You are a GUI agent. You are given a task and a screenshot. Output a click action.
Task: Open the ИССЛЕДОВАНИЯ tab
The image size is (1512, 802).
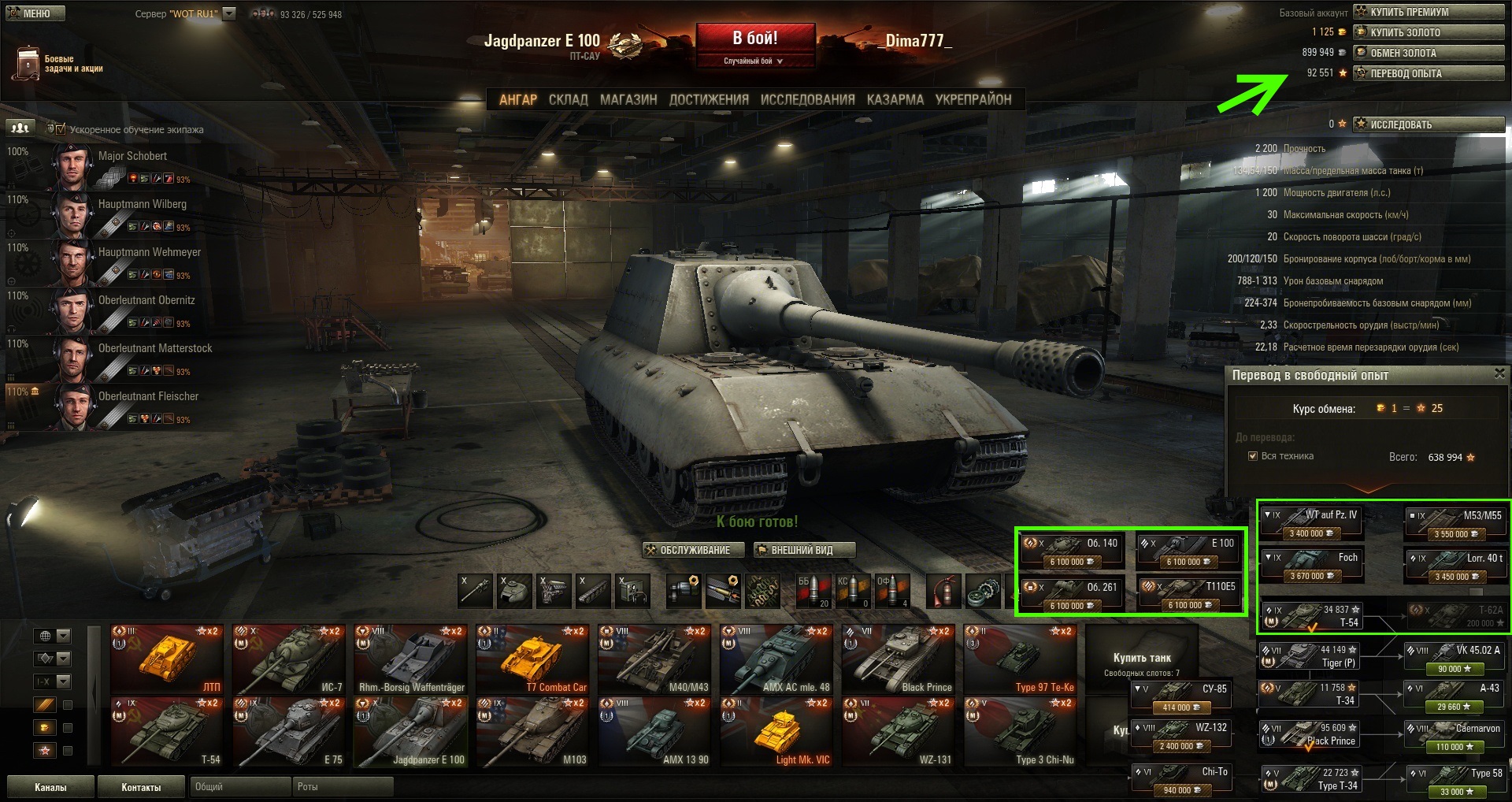(x=807, y=100)
